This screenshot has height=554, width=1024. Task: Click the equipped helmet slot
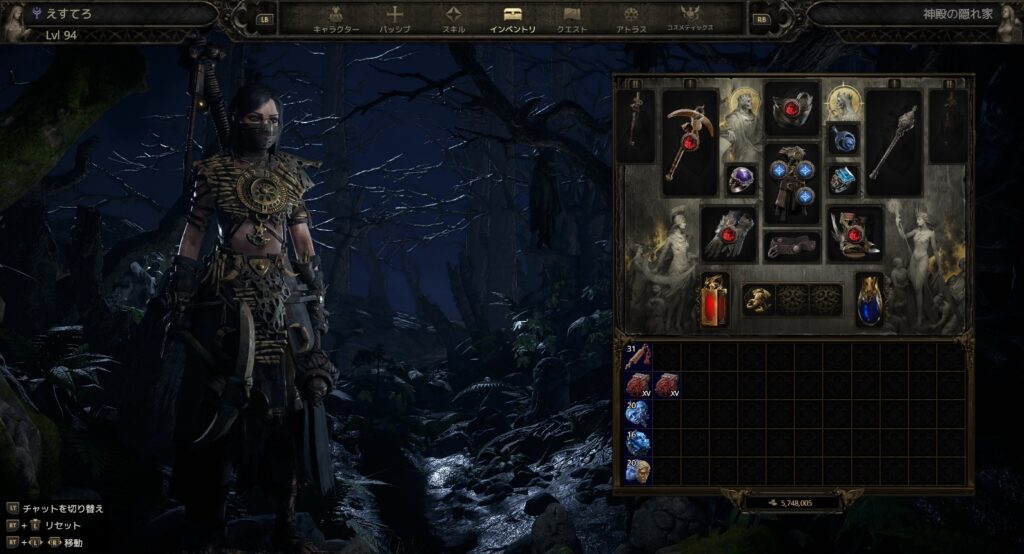(x=792, y=108)
